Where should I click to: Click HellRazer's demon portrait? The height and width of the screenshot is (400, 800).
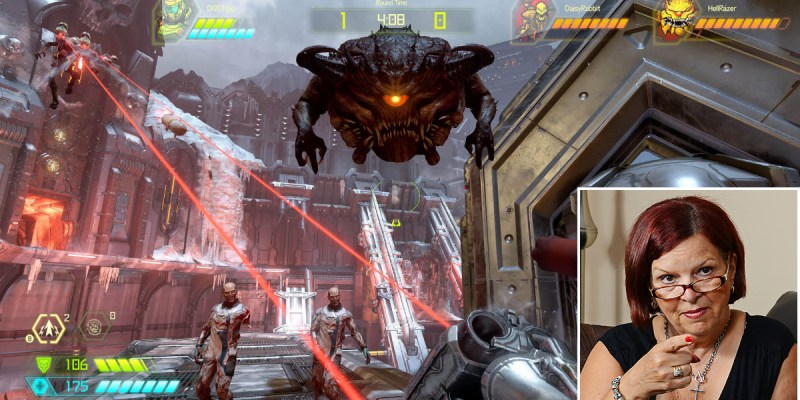click(x=674, y=22)
